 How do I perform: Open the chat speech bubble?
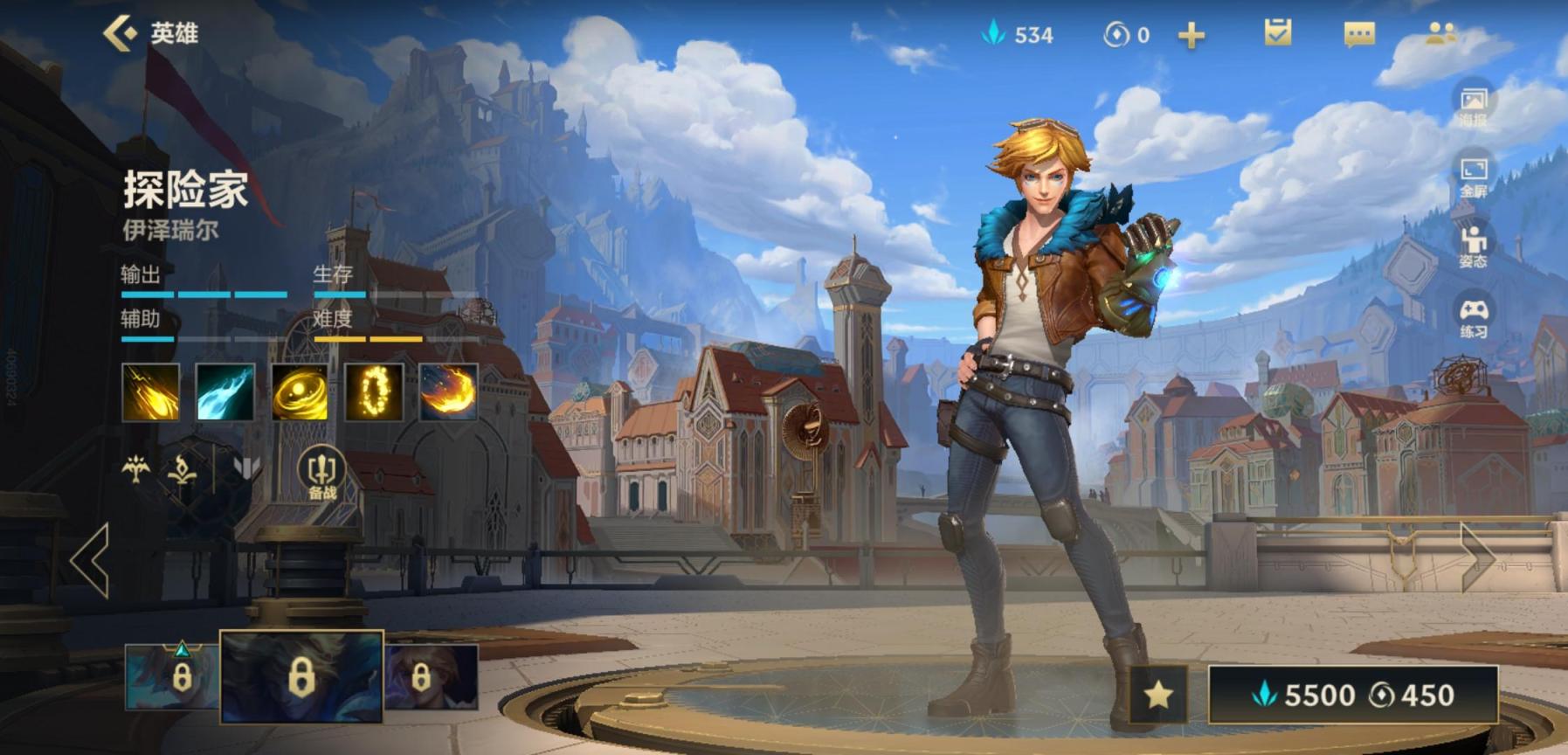pyautogui.click(x=1358, y=34)
